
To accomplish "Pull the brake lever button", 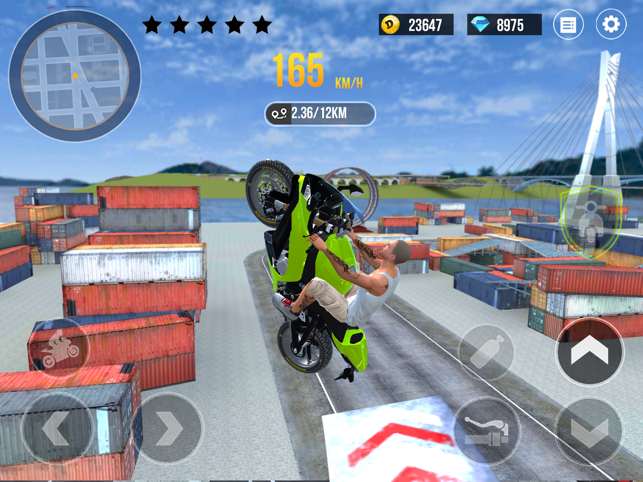I will point(487,432).
